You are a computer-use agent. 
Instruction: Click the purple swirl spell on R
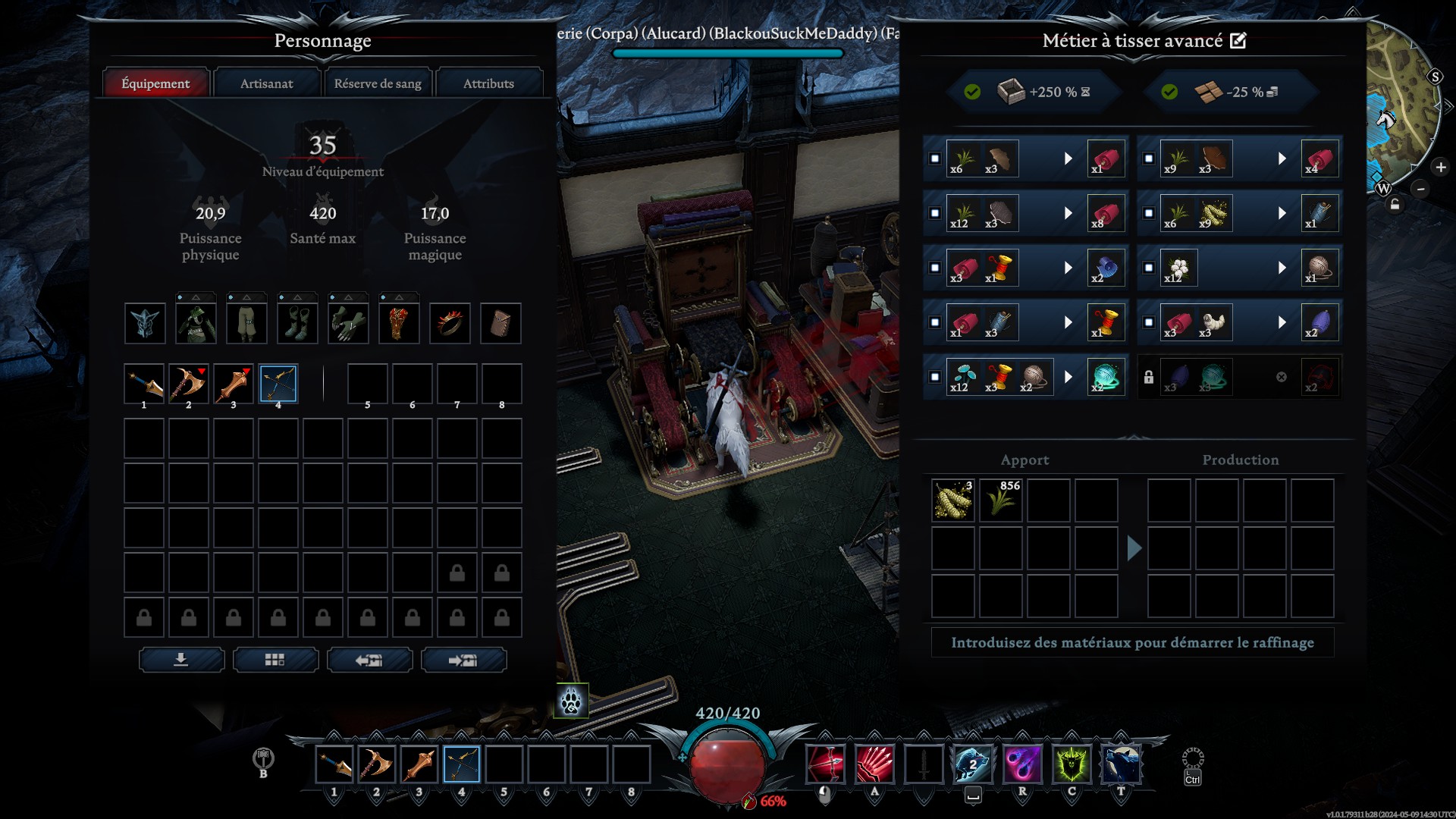point(1022,764)
